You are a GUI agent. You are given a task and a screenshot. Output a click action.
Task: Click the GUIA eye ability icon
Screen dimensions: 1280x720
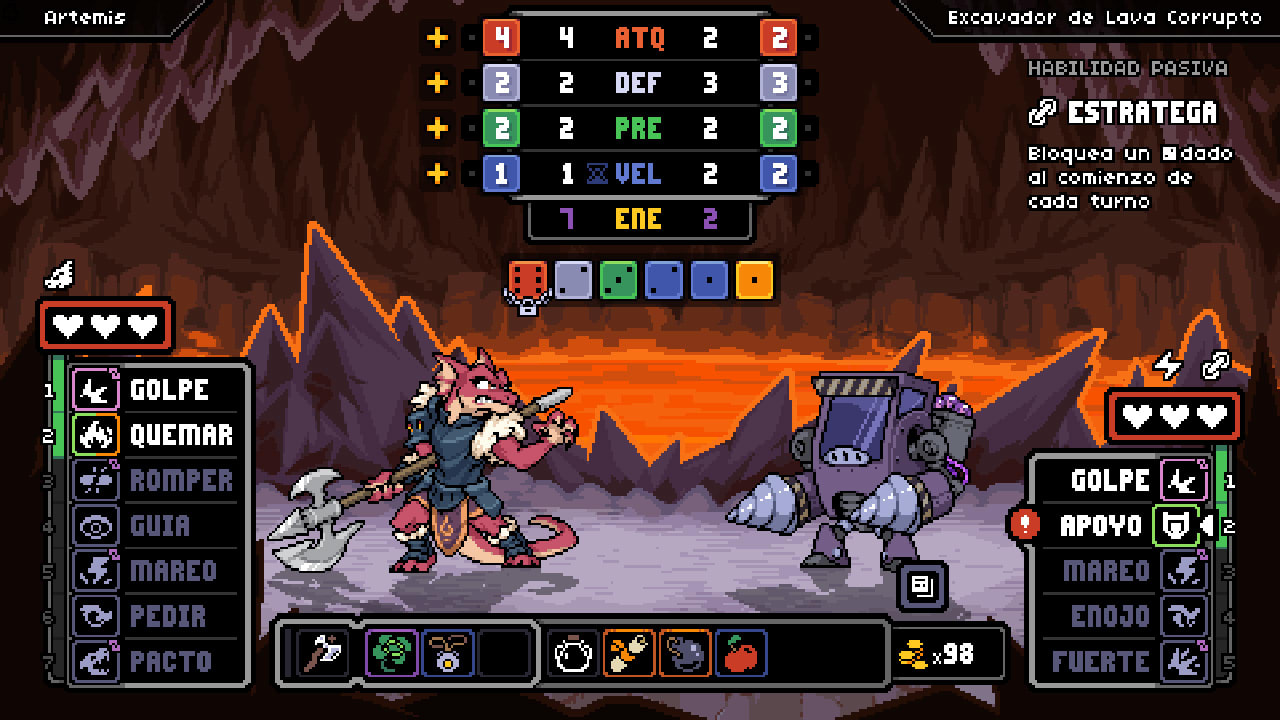95,526
